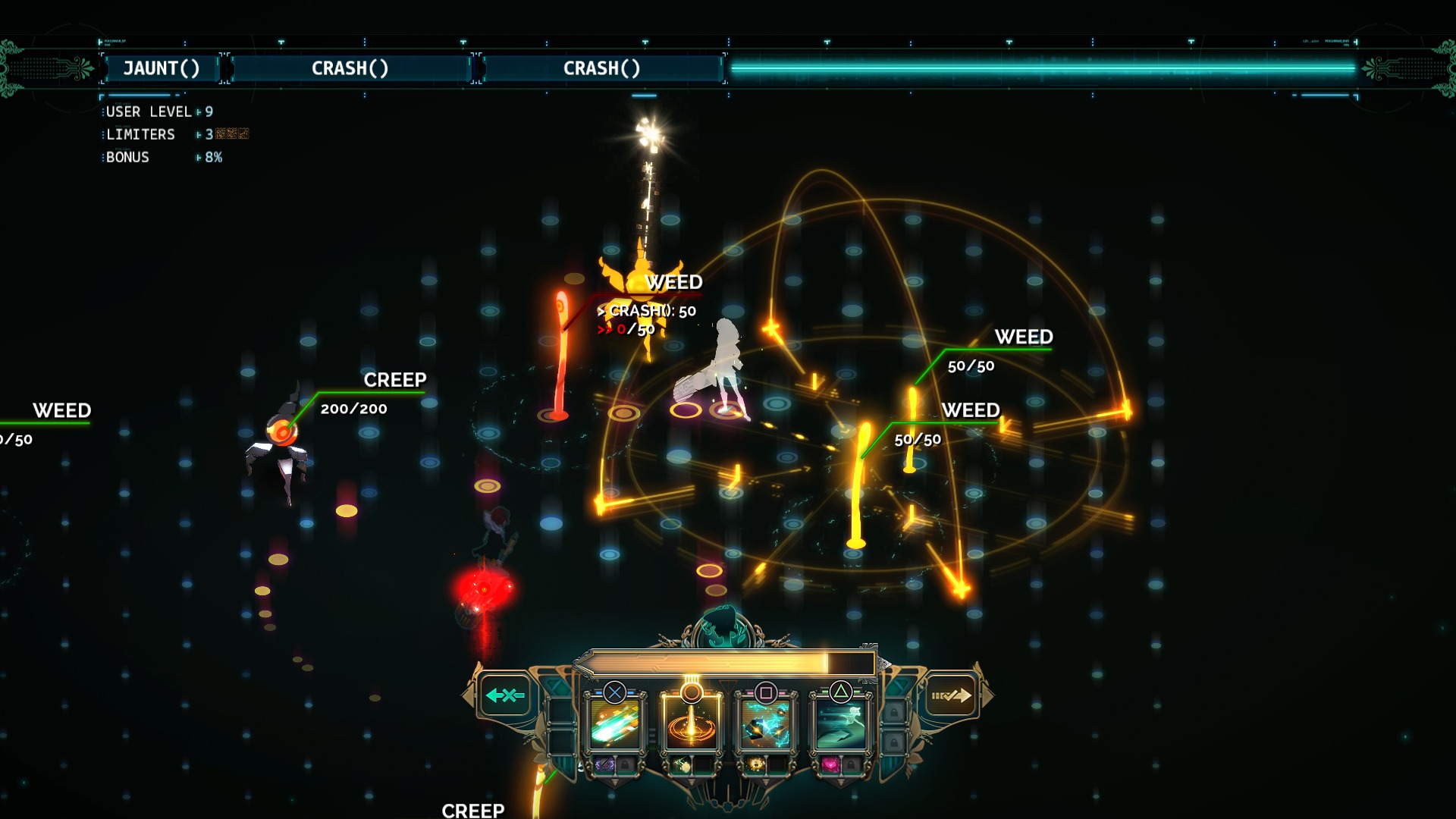The image size is (1456, 819).
Task: Choose the shattered cyan cubes ability
Action: click(766, 724)
